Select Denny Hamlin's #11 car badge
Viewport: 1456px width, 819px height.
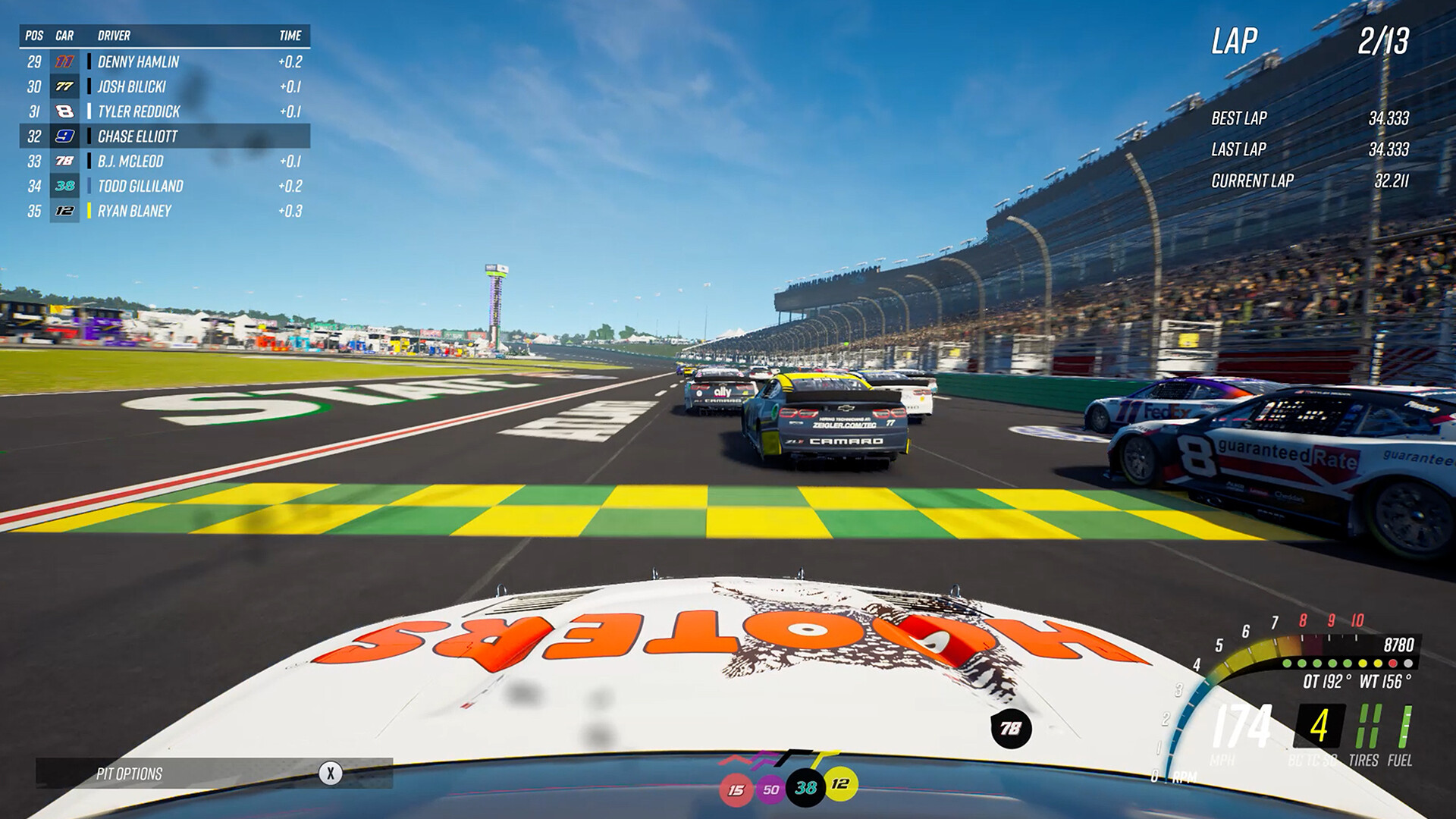click(65, 63)
